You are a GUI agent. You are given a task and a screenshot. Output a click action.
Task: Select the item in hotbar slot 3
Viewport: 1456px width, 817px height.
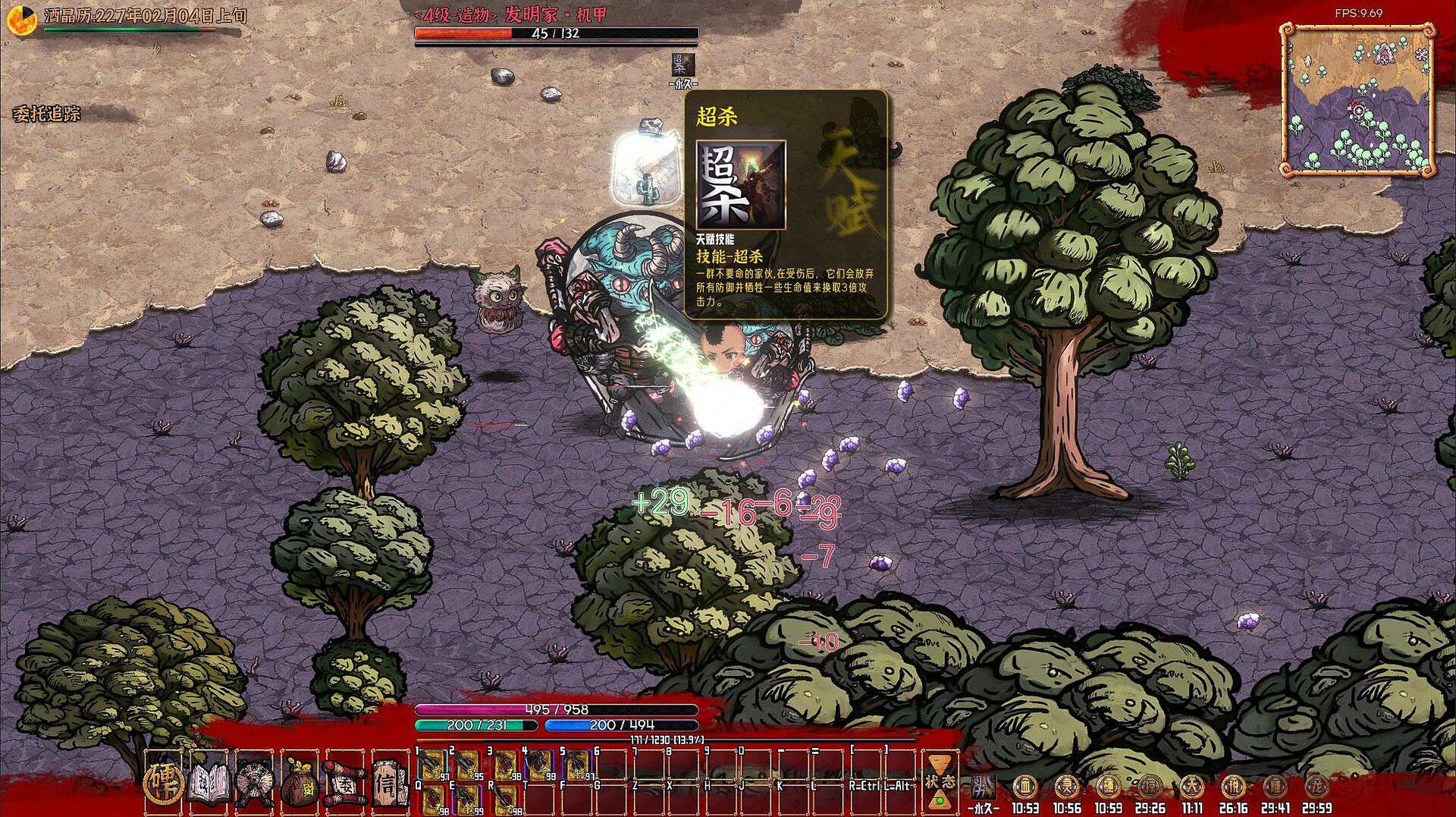point(506,764)
